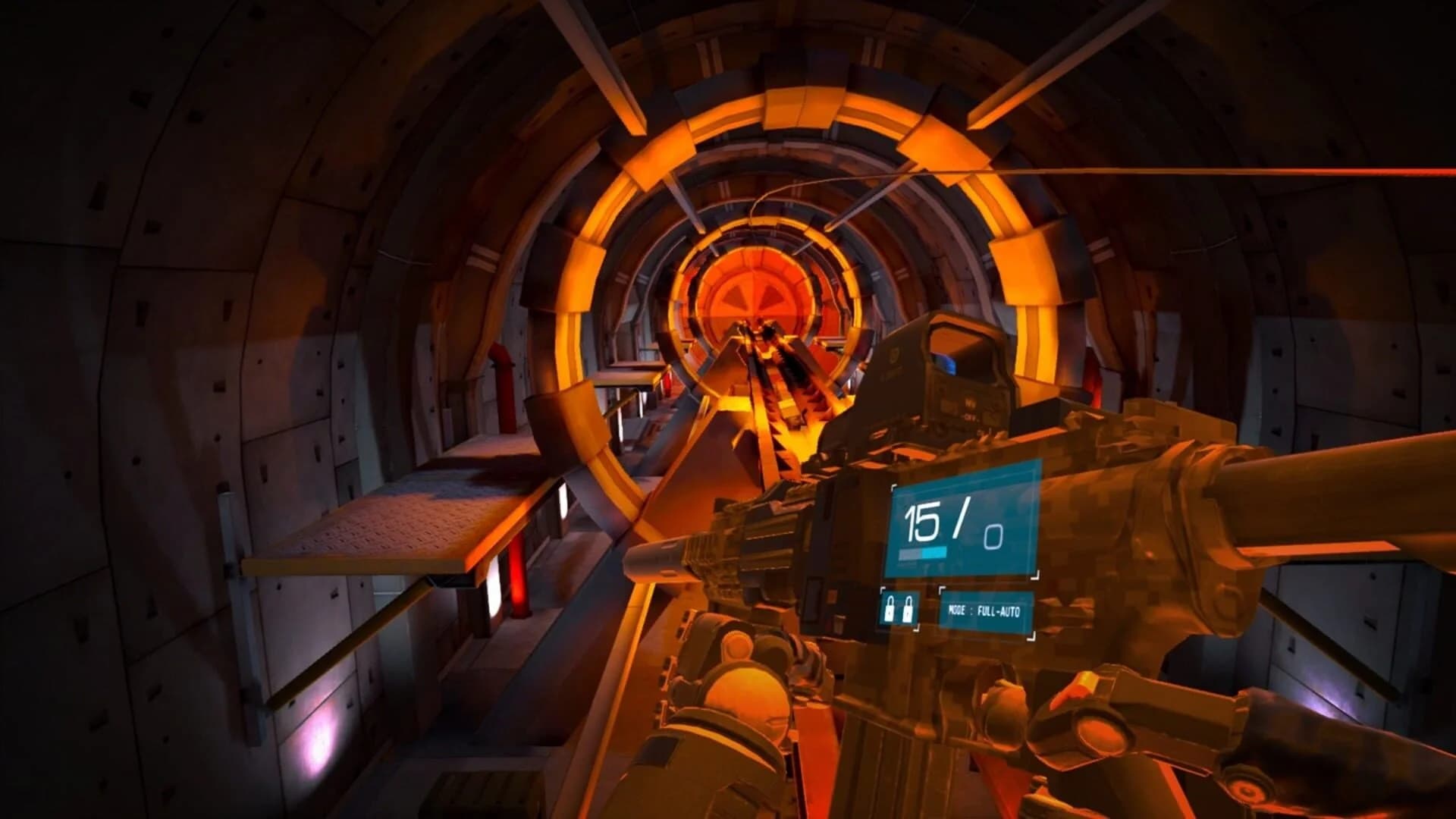Viewport: 1456px width, 819px height.
Task: Select the MODE : FULL-AUTO text label
Action: tap(985, 611)
